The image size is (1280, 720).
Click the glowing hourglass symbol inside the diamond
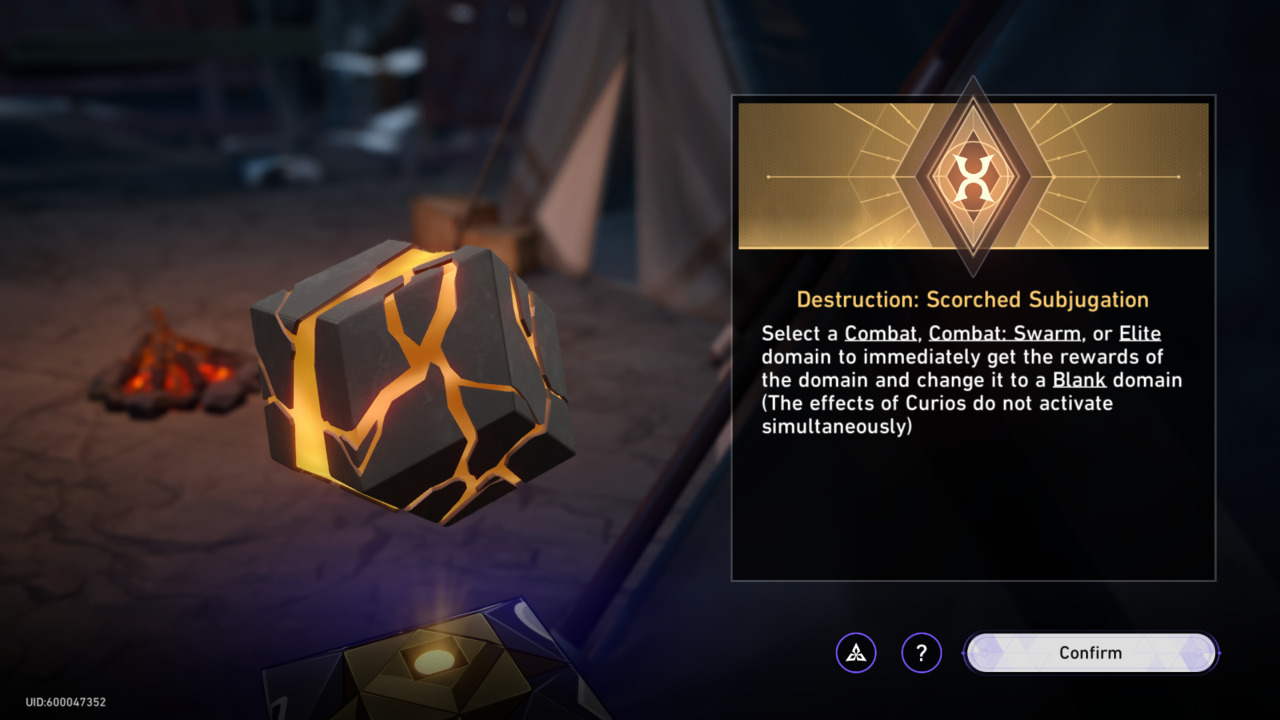click(973, 175)
